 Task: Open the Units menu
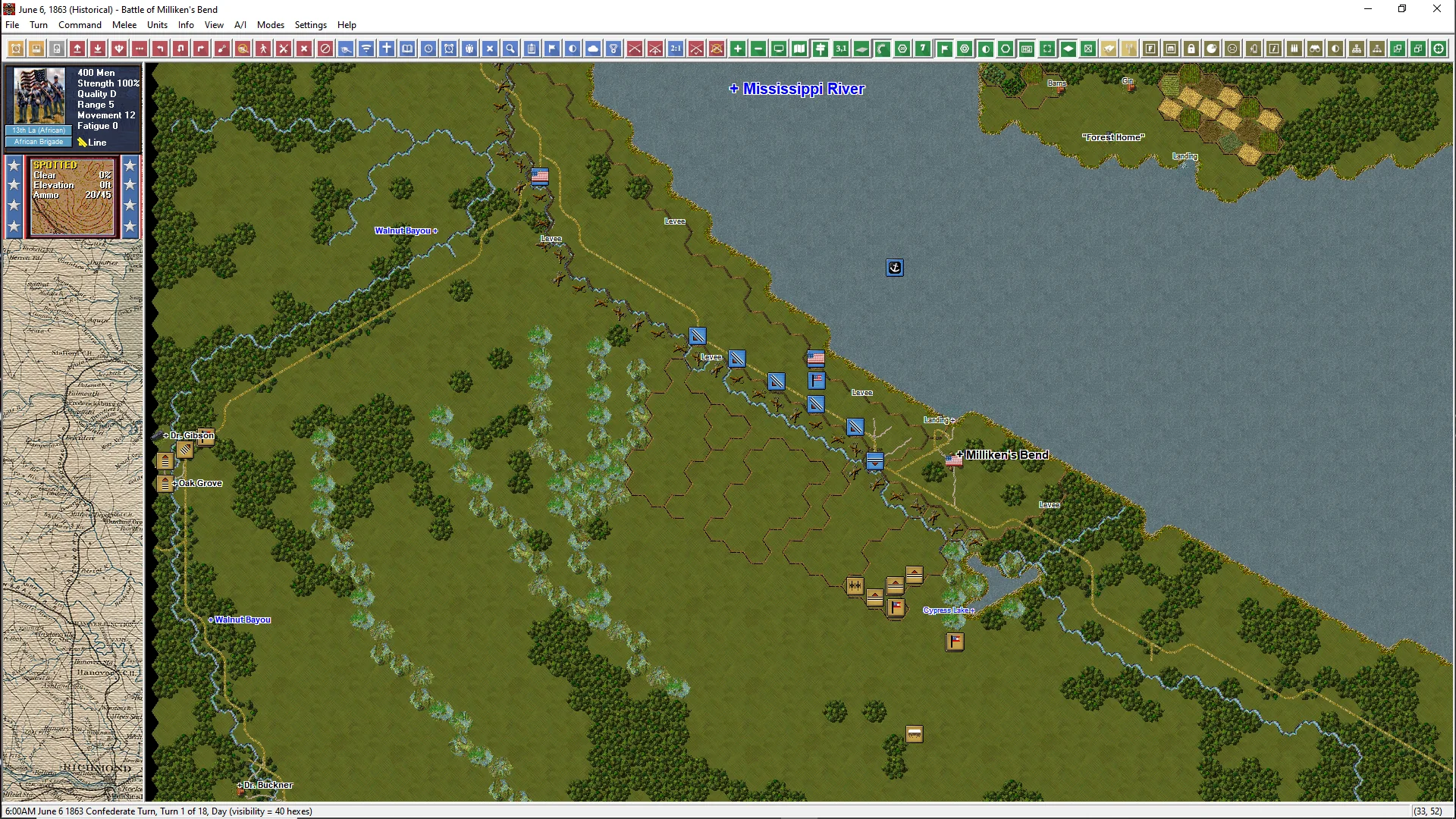click(157, 25)
